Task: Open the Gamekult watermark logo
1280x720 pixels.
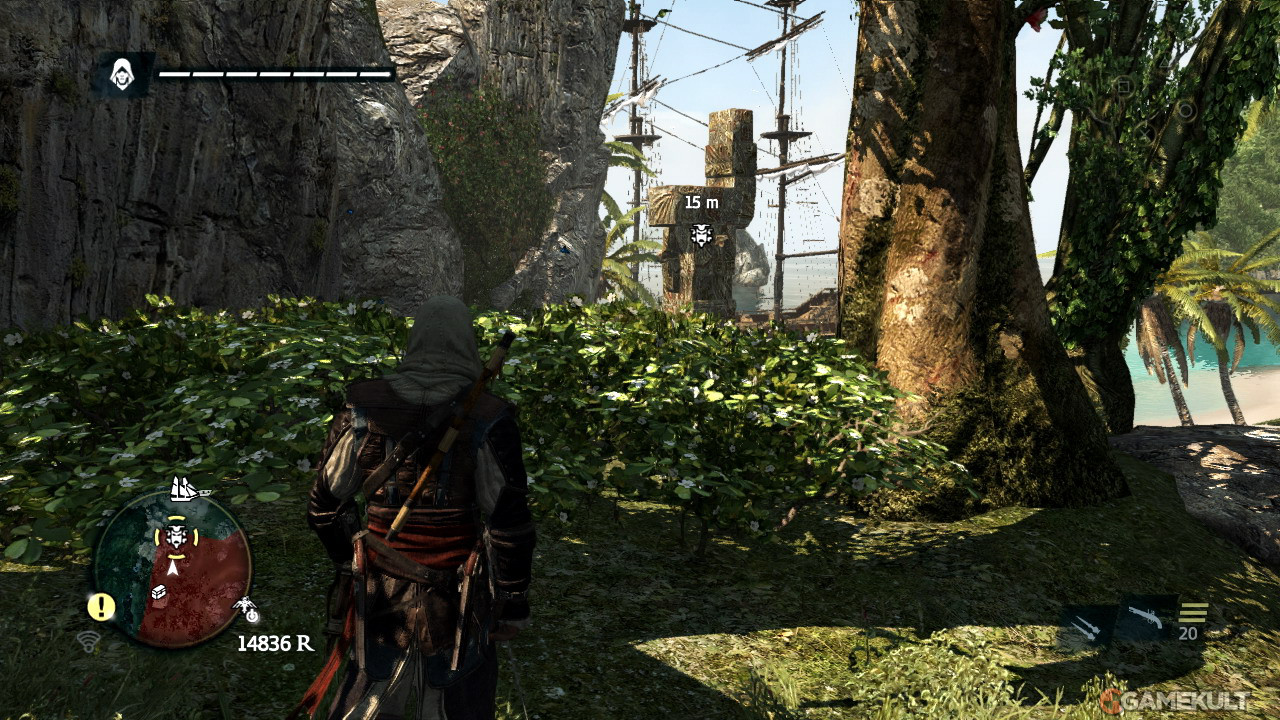Action: [x=1173, y=699]
